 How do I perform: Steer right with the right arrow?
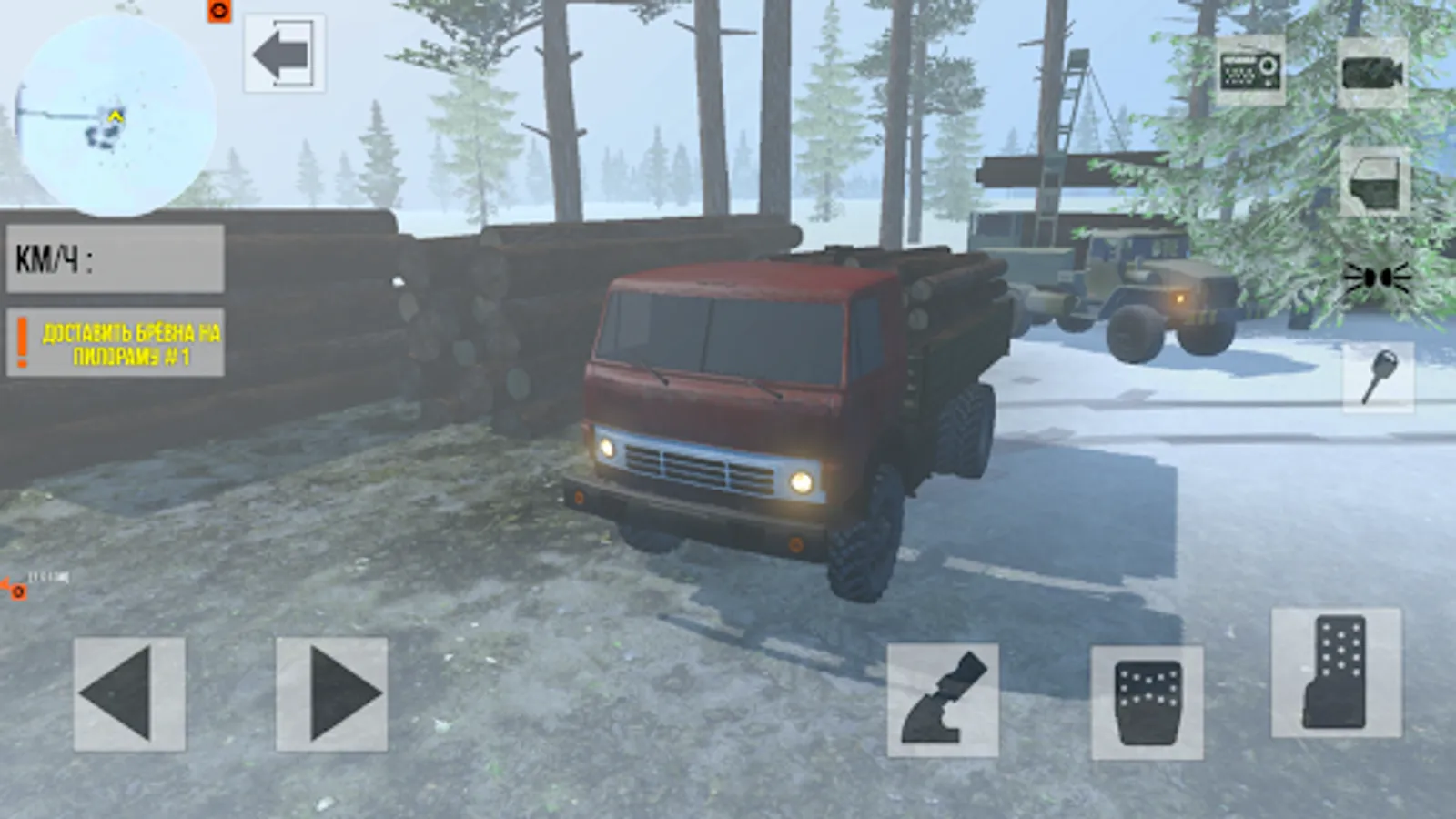[332, 696]
